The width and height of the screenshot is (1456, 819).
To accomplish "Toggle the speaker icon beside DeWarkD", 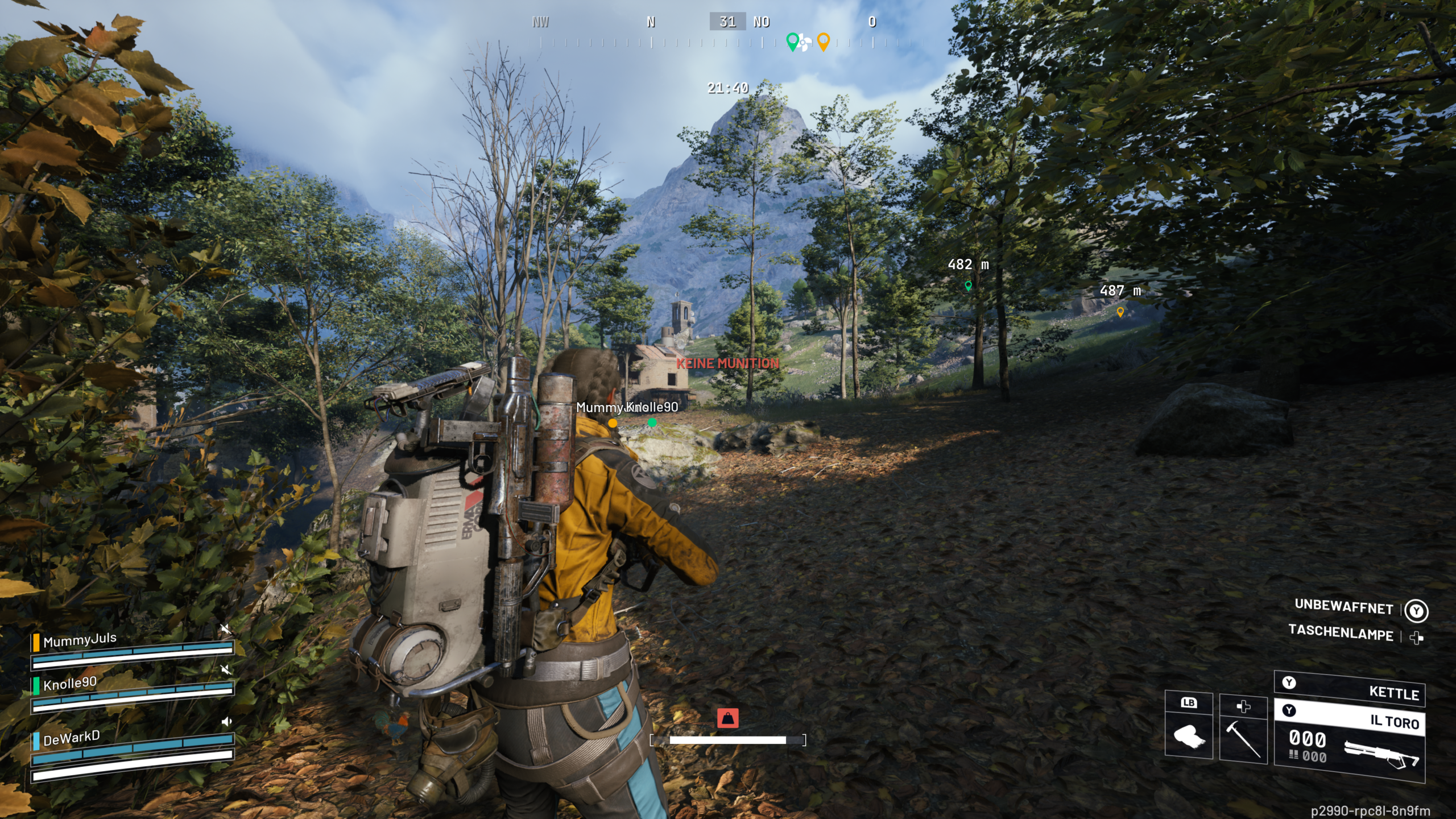I will click(226, 722).
